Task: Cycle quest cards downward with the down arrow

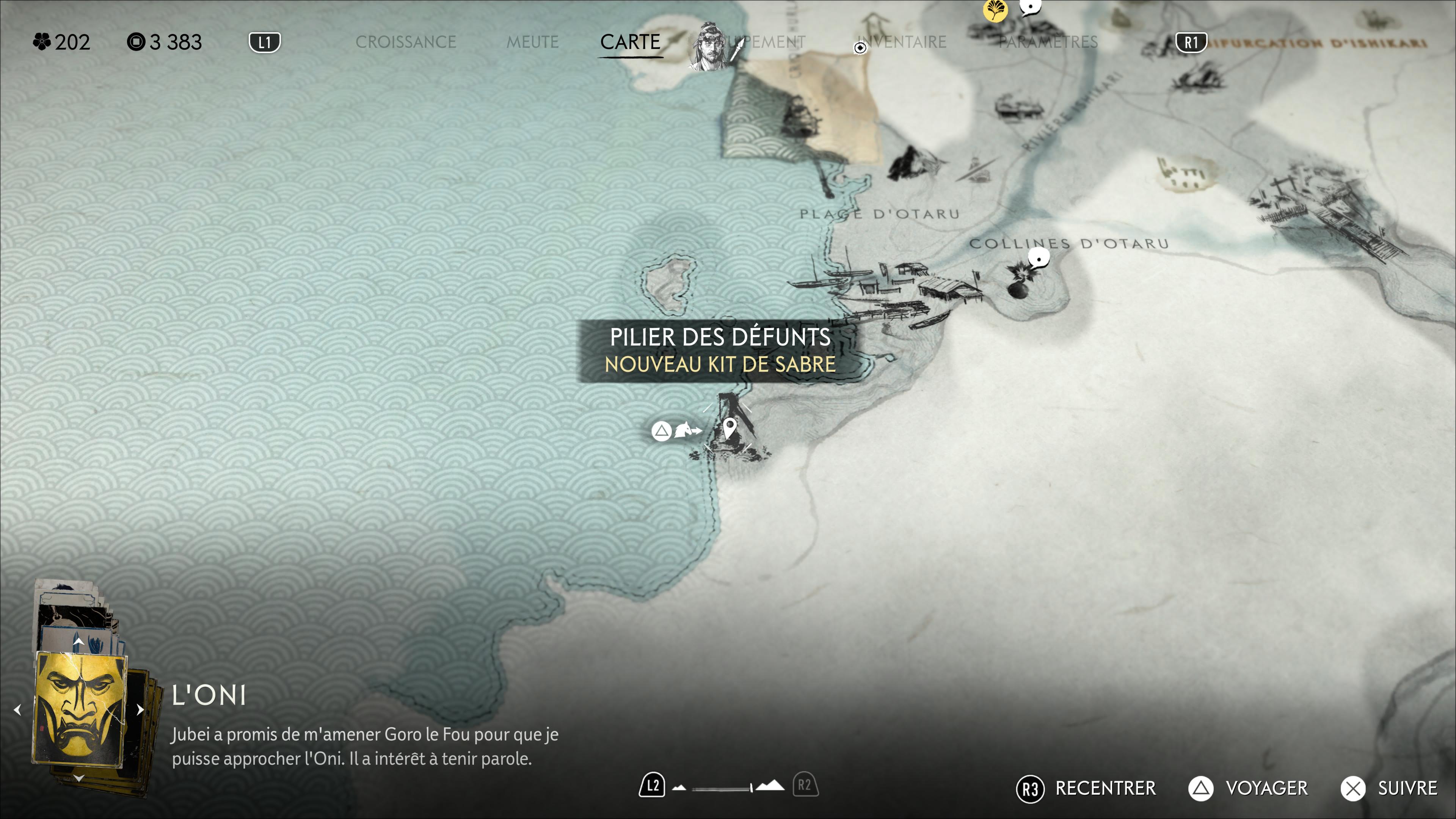Action: pyautogui.click(x=78, y=778)
